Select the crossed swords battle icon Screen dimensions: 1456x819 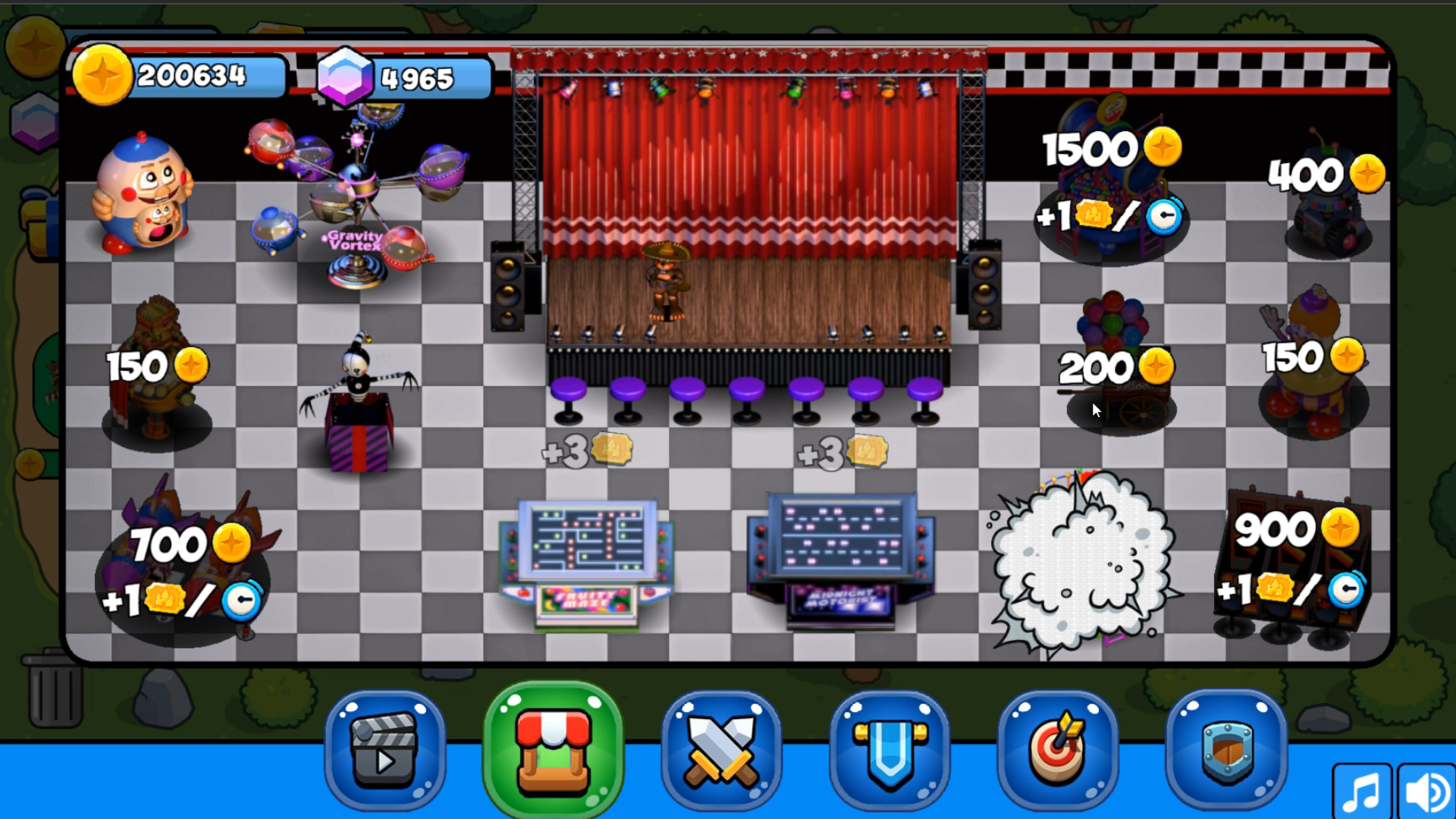pyautogui.click(x=722, y=749)
